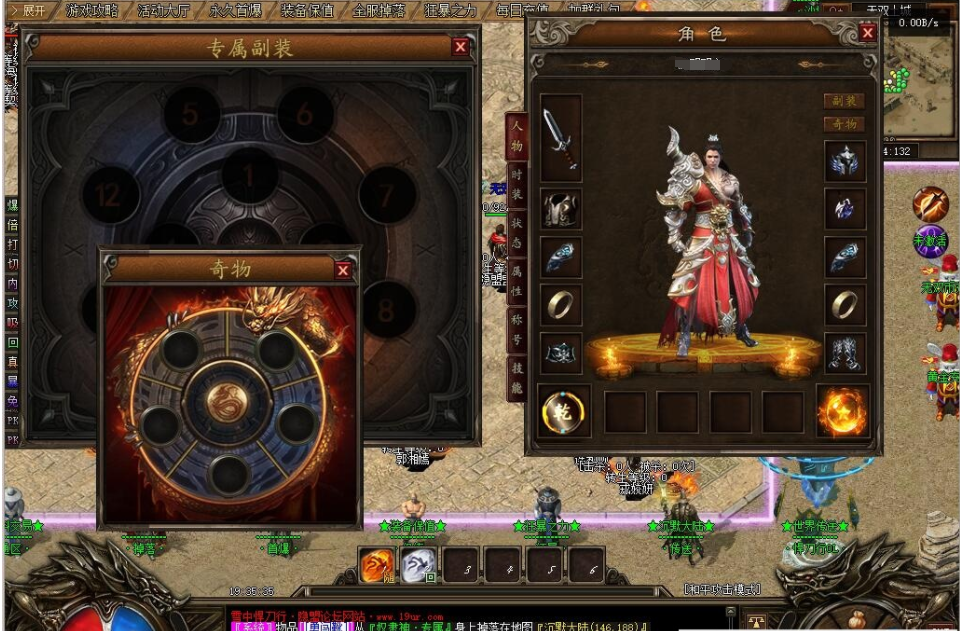Open the 游戏攻略 top menu
Viewport: 960px width, 631px height.
[x=92, y=11]
